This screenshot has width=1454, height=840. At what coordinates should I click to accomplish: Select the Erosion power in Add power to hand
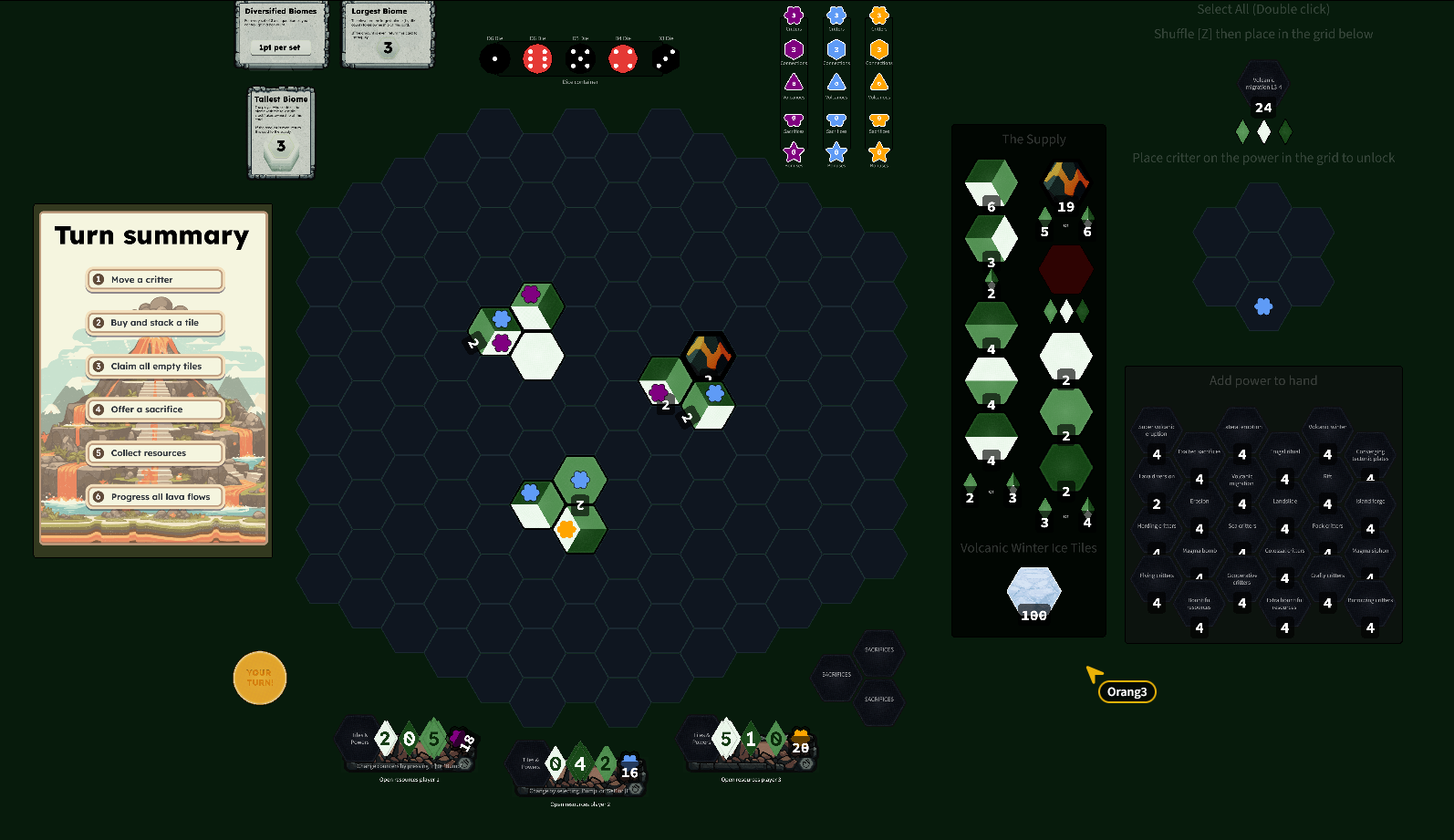(x=1200, y=501)
